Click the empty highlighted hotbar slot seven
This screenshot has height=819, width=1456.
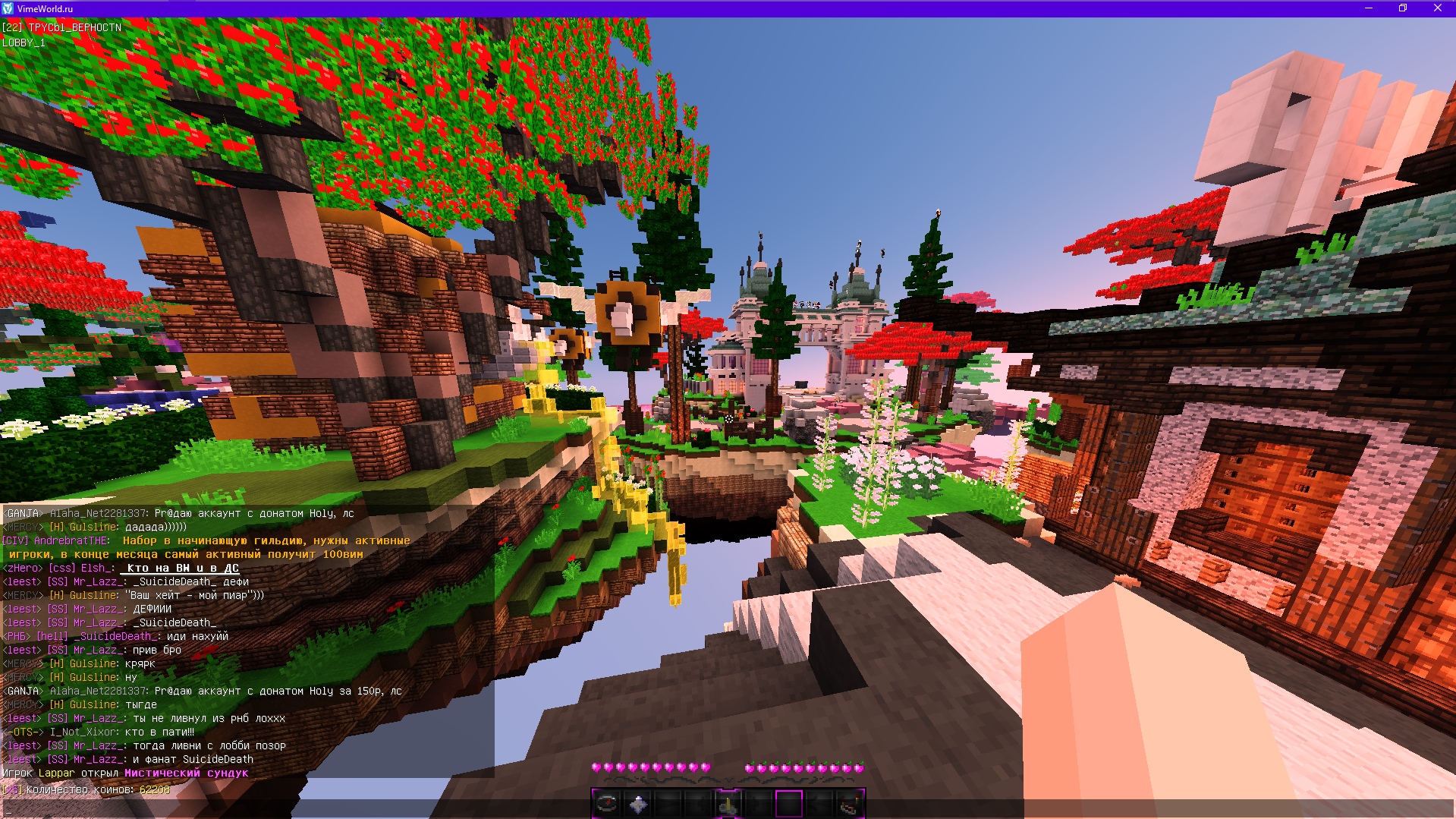coord(788,803)
